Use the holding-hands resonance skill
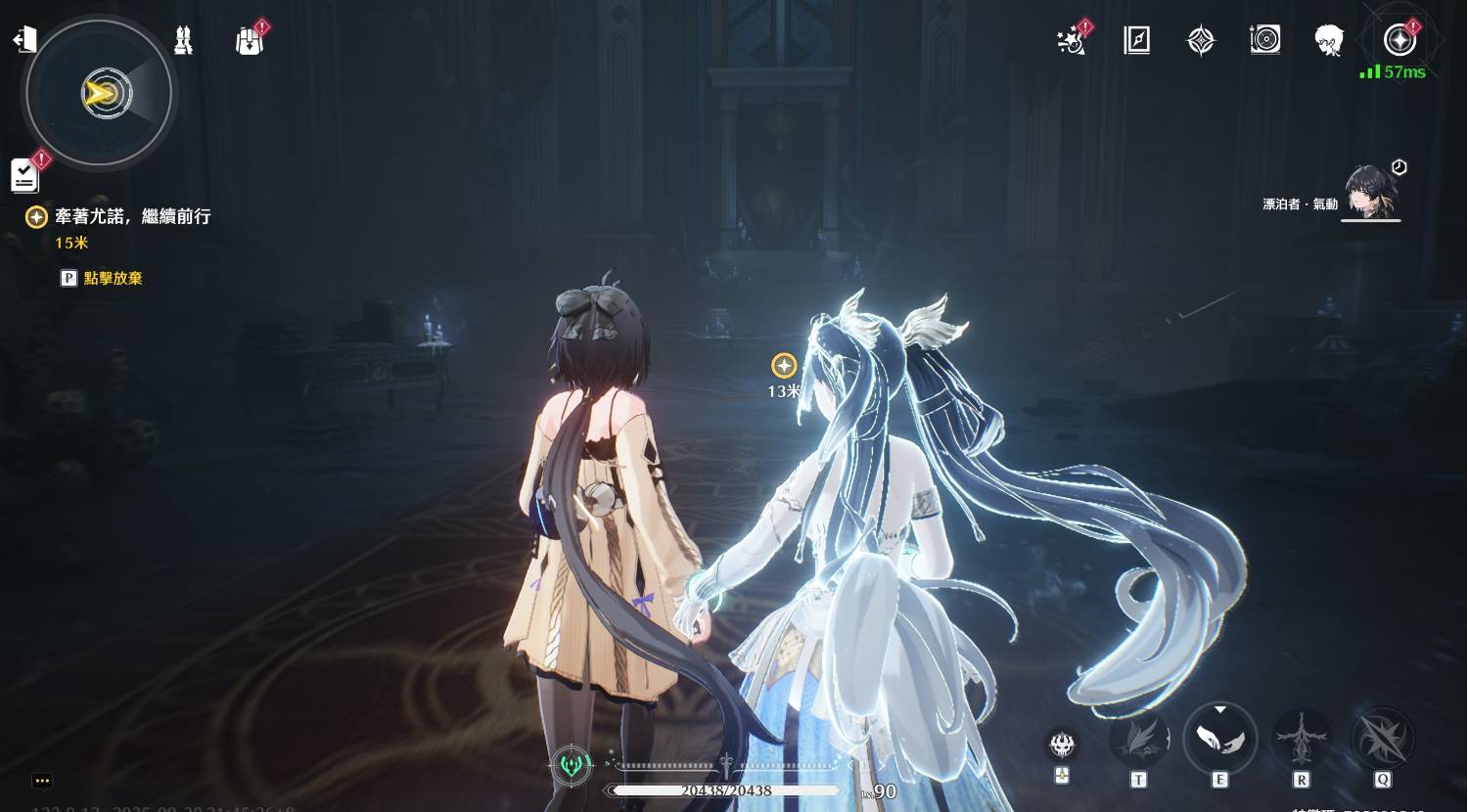This screenshot has height=812, width=1468. click(x=1219, y=738)
